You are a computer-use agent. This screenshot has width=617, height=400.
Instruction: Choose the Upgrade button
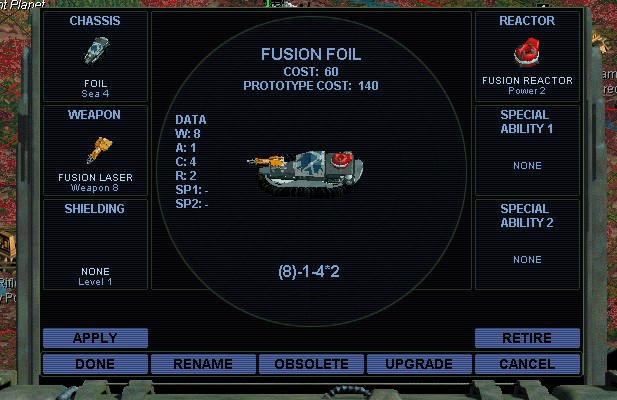(x=419, y=364)
